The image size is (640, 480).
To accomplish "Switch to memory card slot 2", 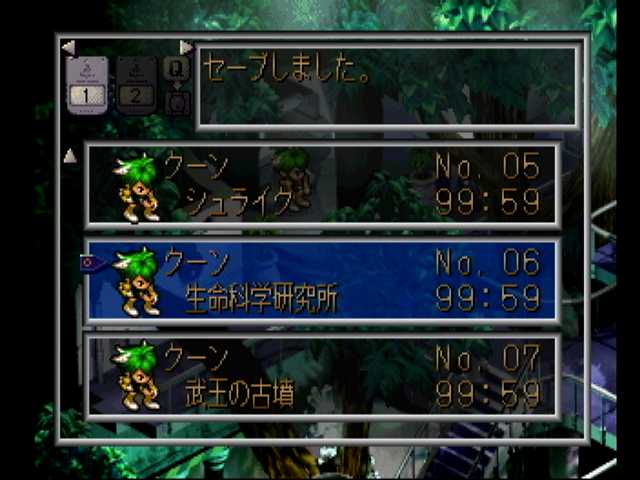I will 136,84.
